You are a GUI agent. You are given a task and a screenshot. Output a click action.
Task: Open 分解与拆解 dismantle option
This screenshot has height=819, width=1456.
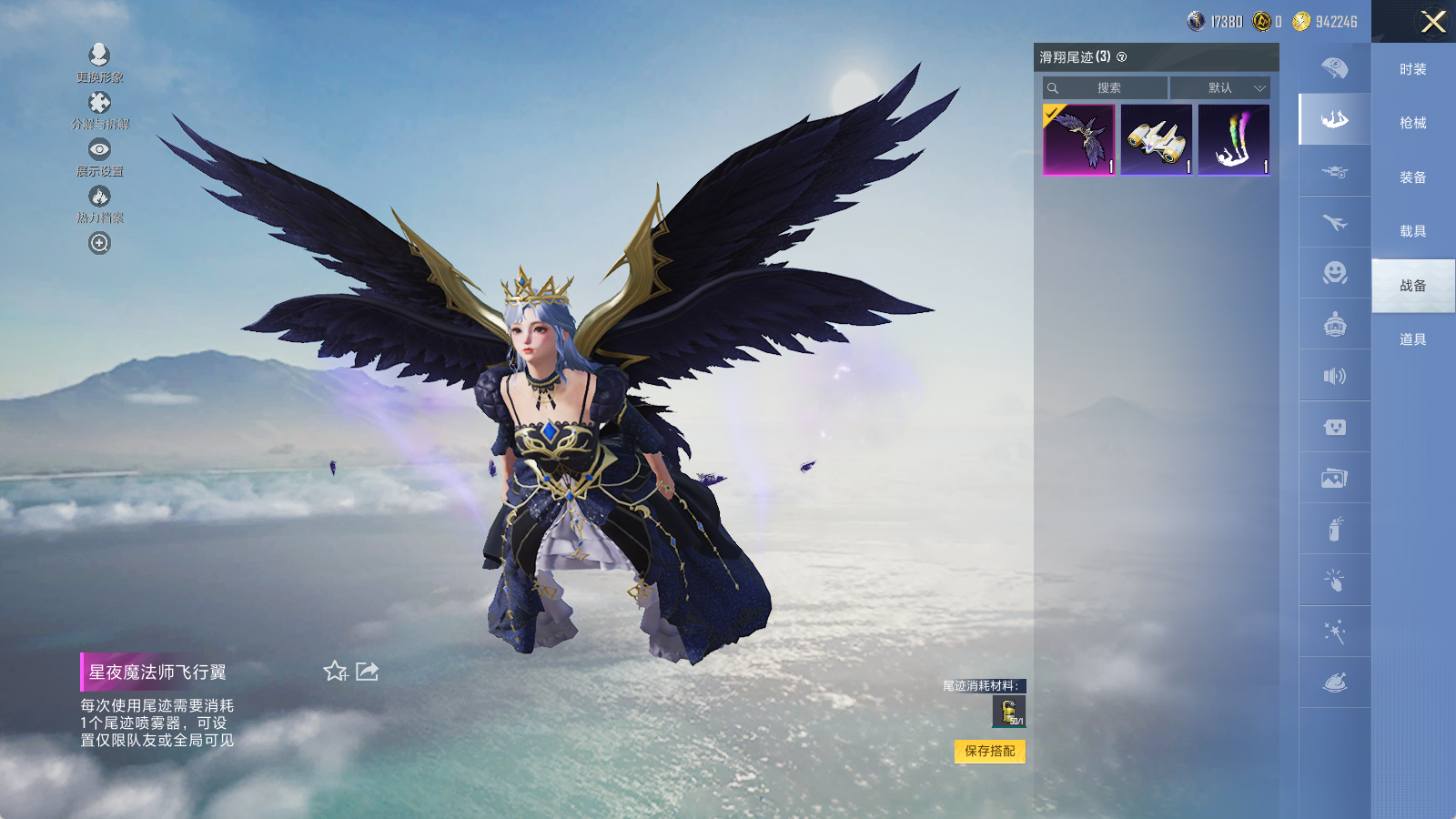tap(99, 109)
